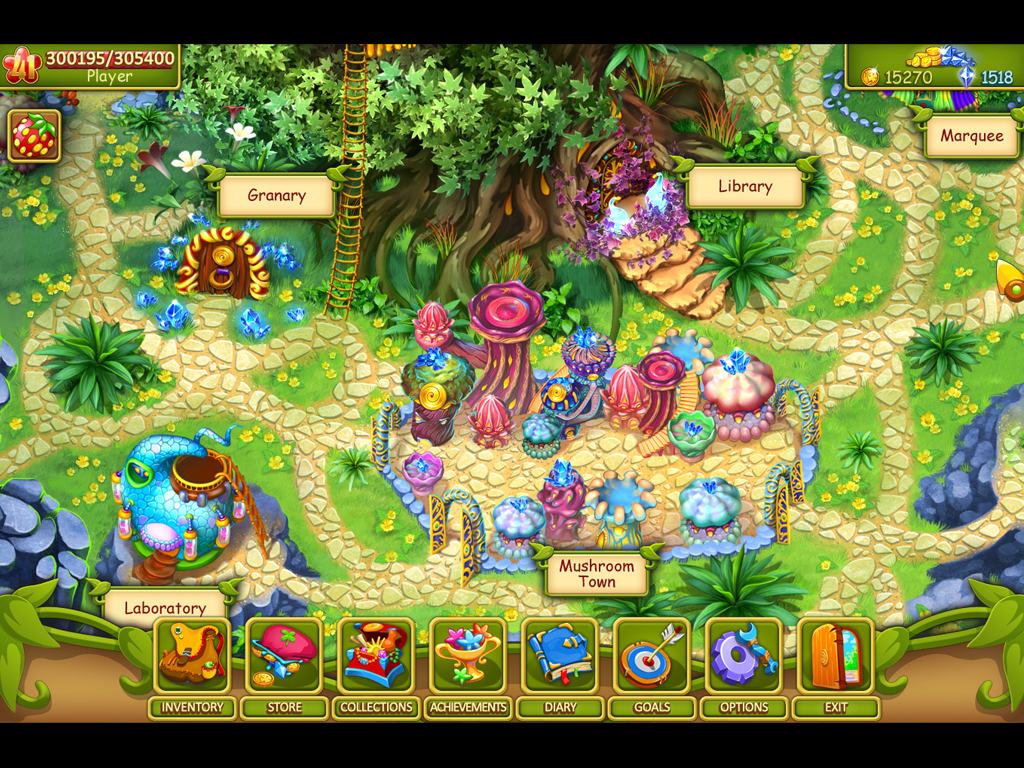Go to the Library label
Viewport: 1024px width, 768px height.
click(x=745, y=186)
